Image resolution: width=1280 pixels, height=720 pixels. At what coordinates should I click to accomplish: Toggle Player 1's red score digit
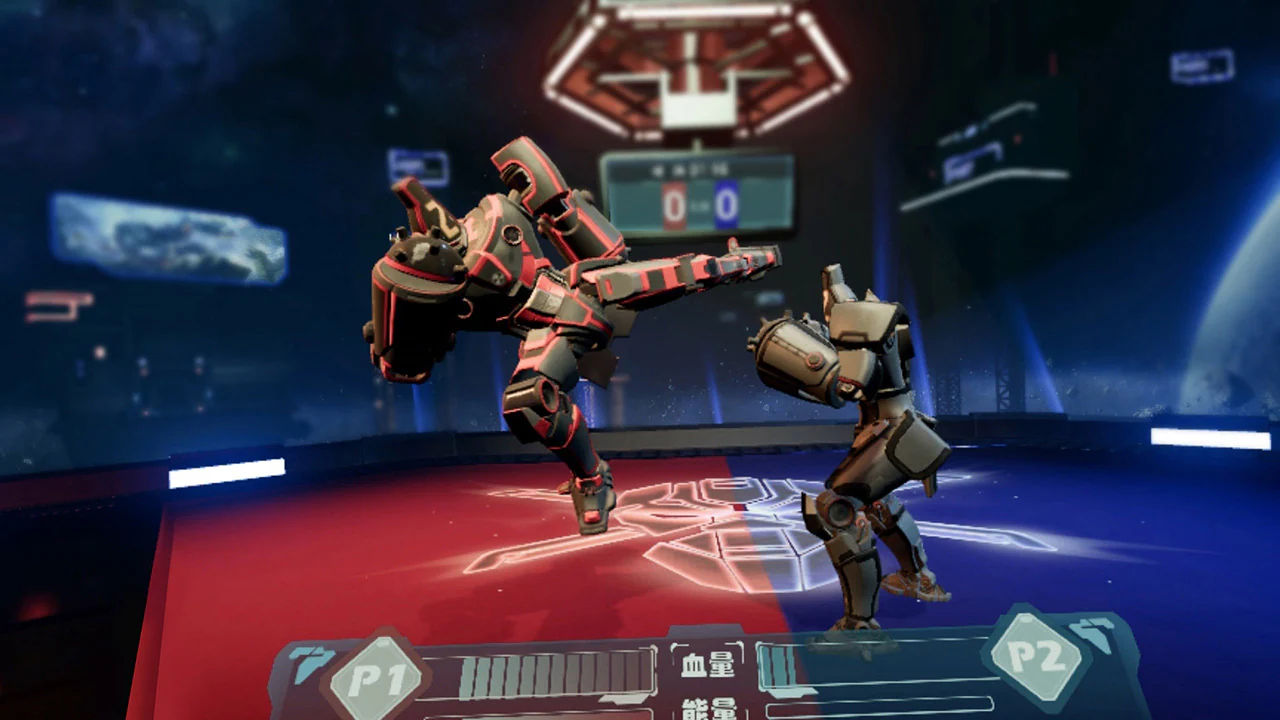coord(672,203)
